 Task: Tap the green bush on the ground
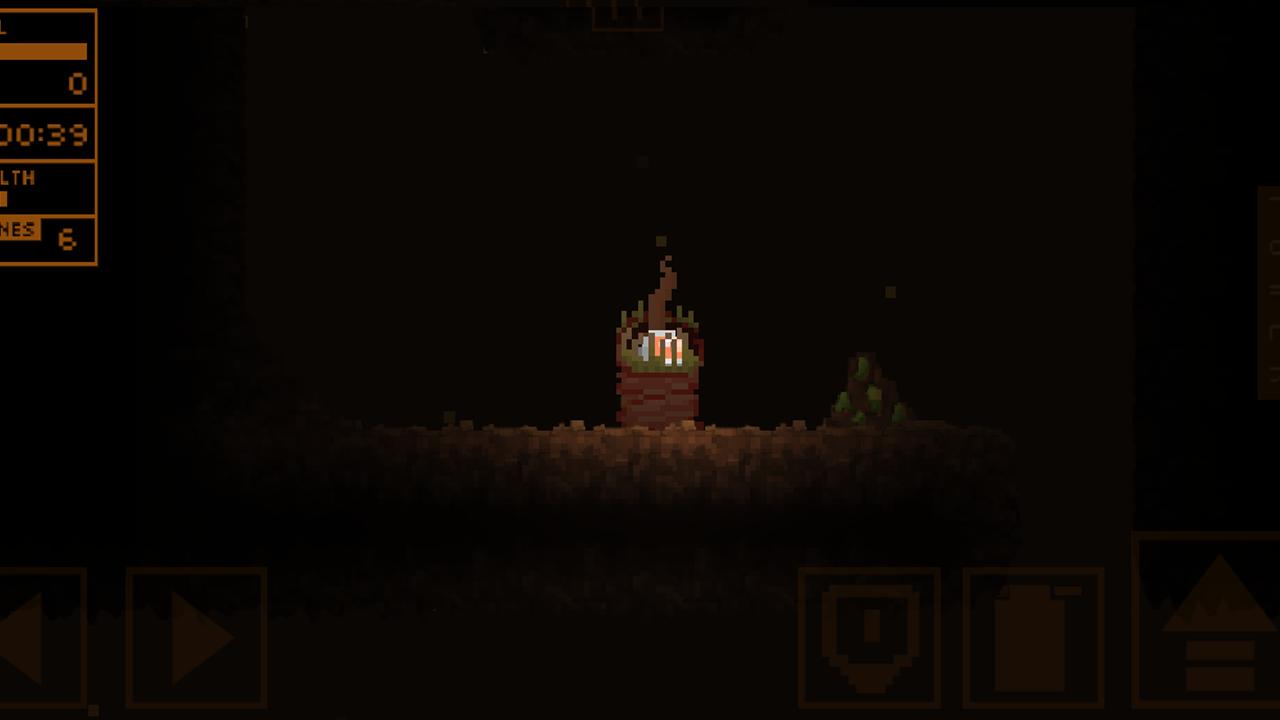pos(868,395)
